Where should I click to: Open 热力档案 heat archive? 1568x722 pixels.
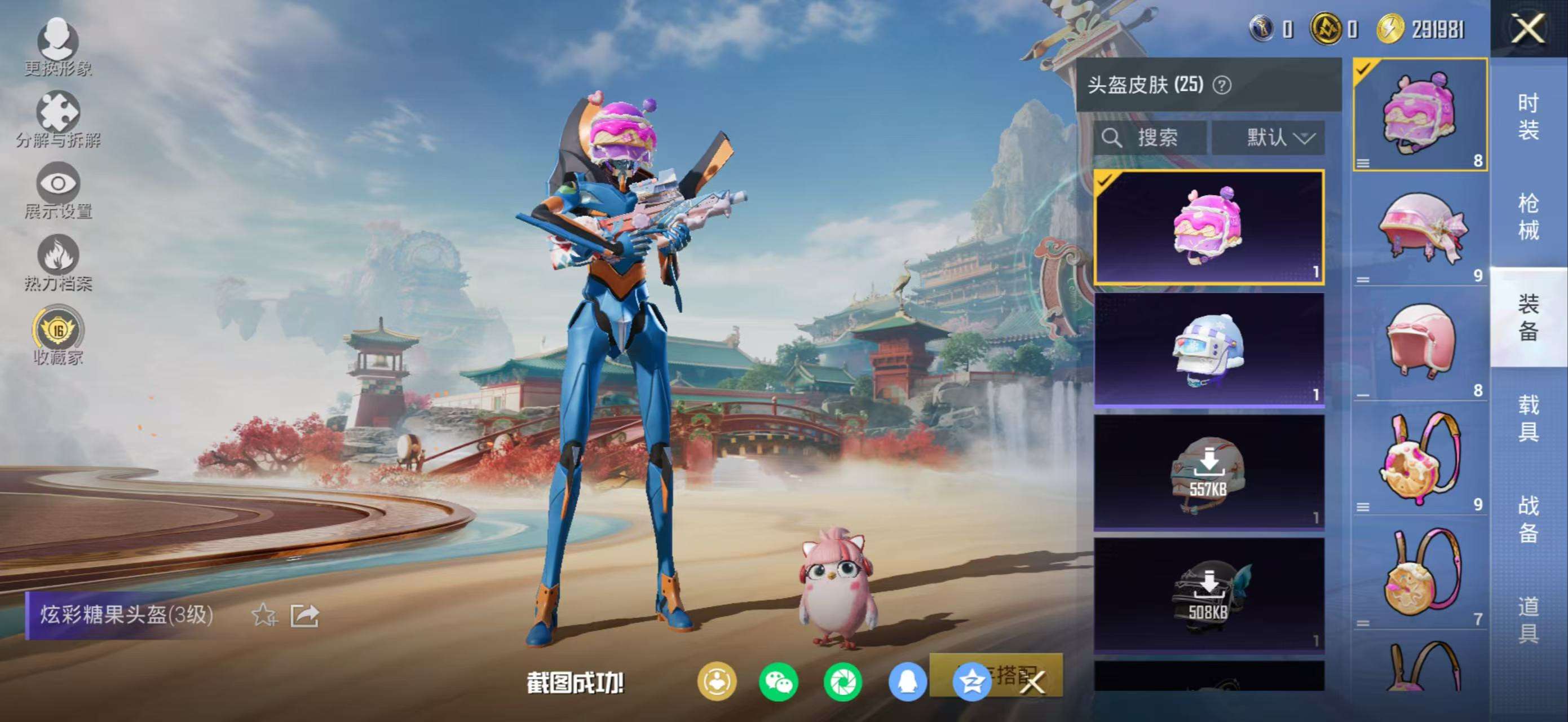tap(59, 262)
